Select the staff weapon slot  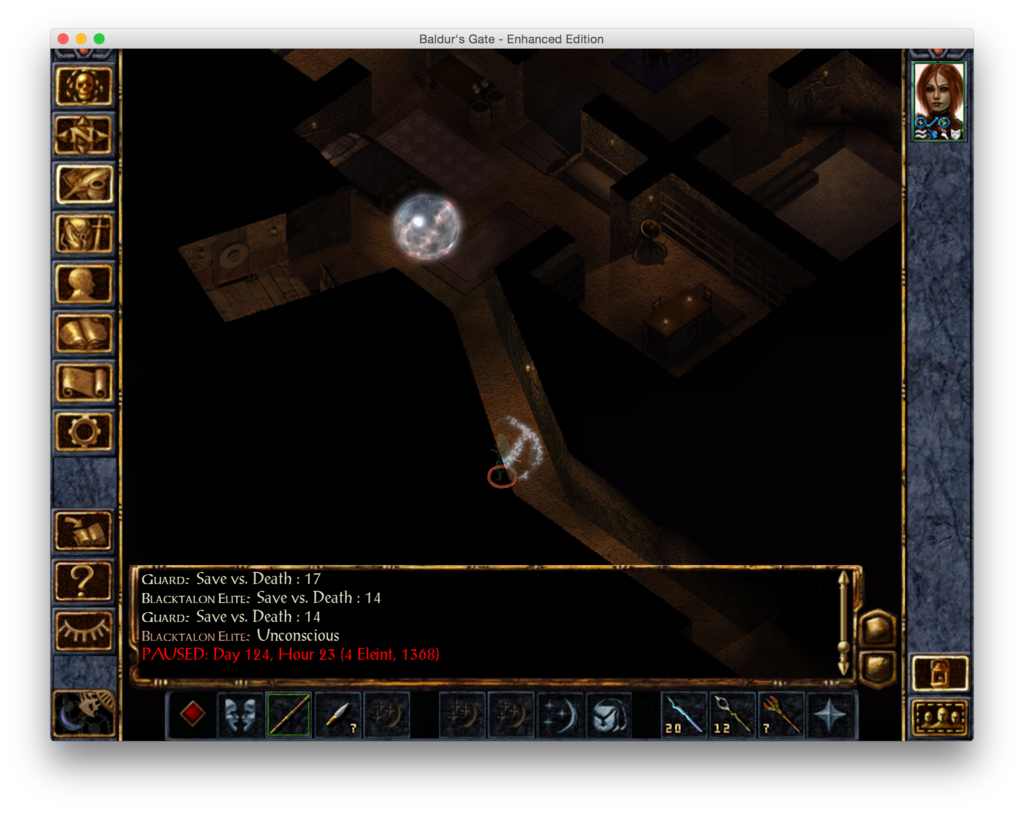288,715
